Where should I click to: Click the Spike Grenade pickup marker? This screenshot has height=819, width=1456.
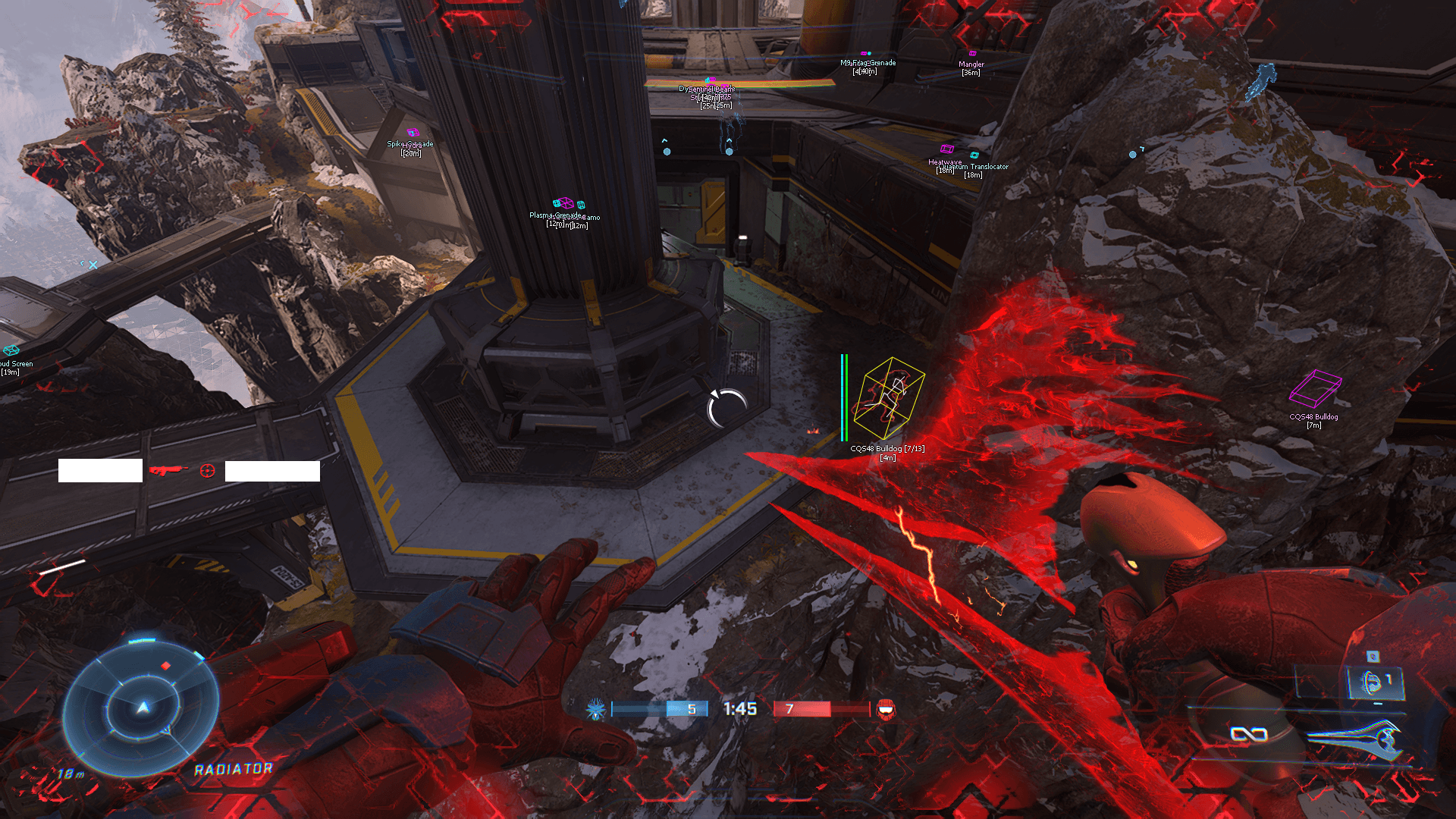tap(413, 133)
